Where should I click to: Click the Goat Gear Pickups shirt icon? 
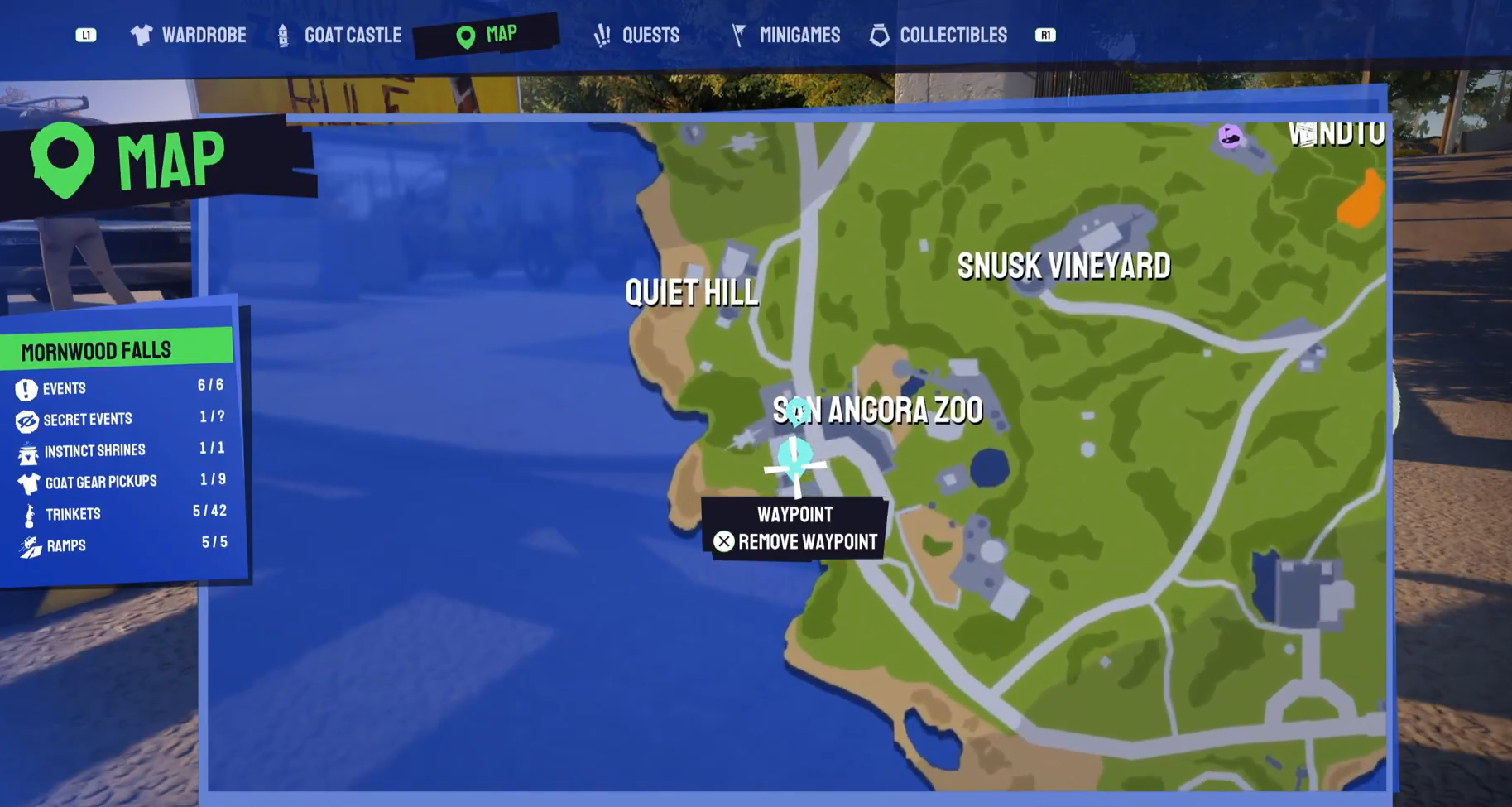point(27,481)
